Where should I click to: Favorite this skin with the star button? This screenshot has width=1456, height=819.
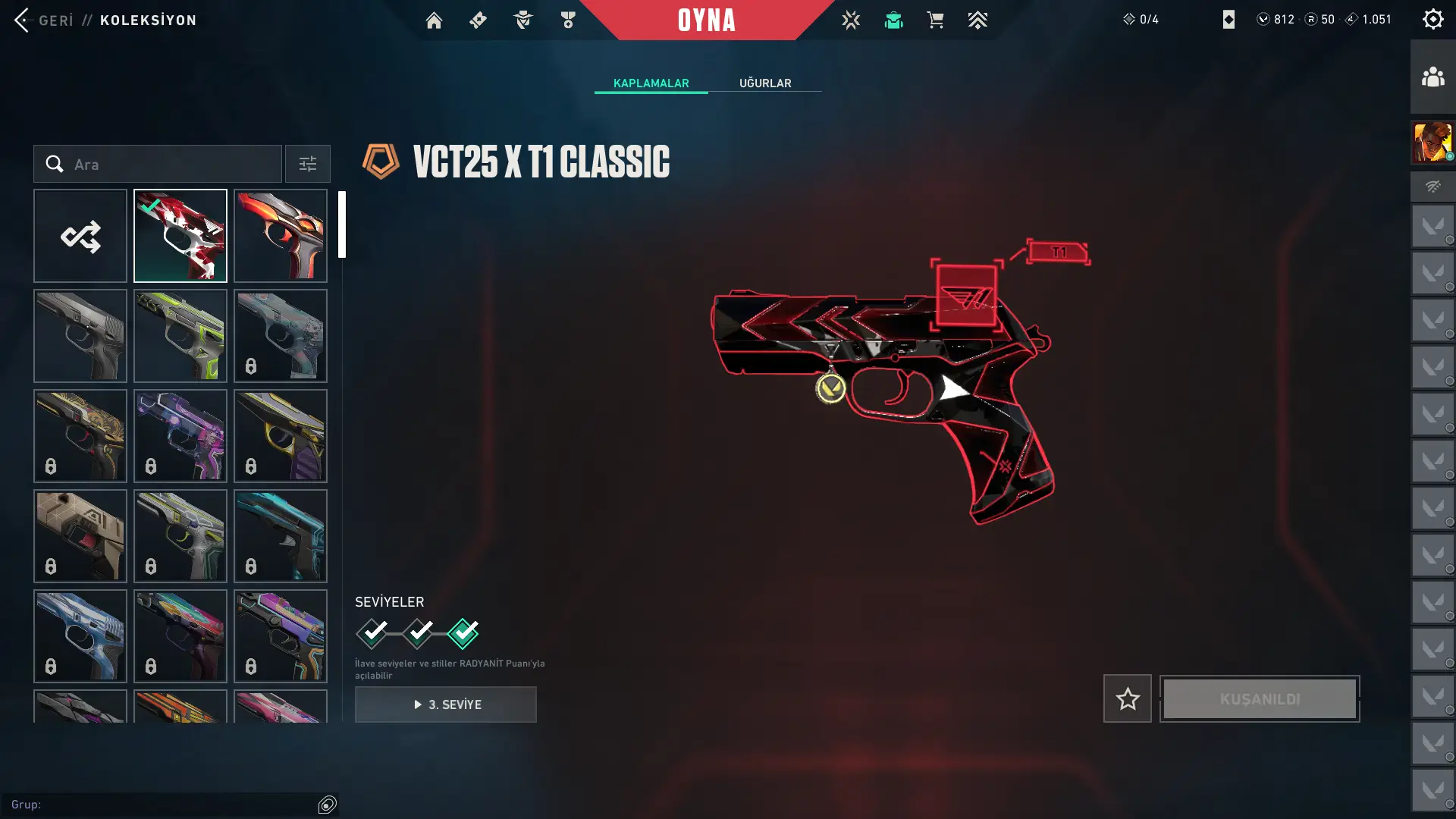[x=1127, y=698]
